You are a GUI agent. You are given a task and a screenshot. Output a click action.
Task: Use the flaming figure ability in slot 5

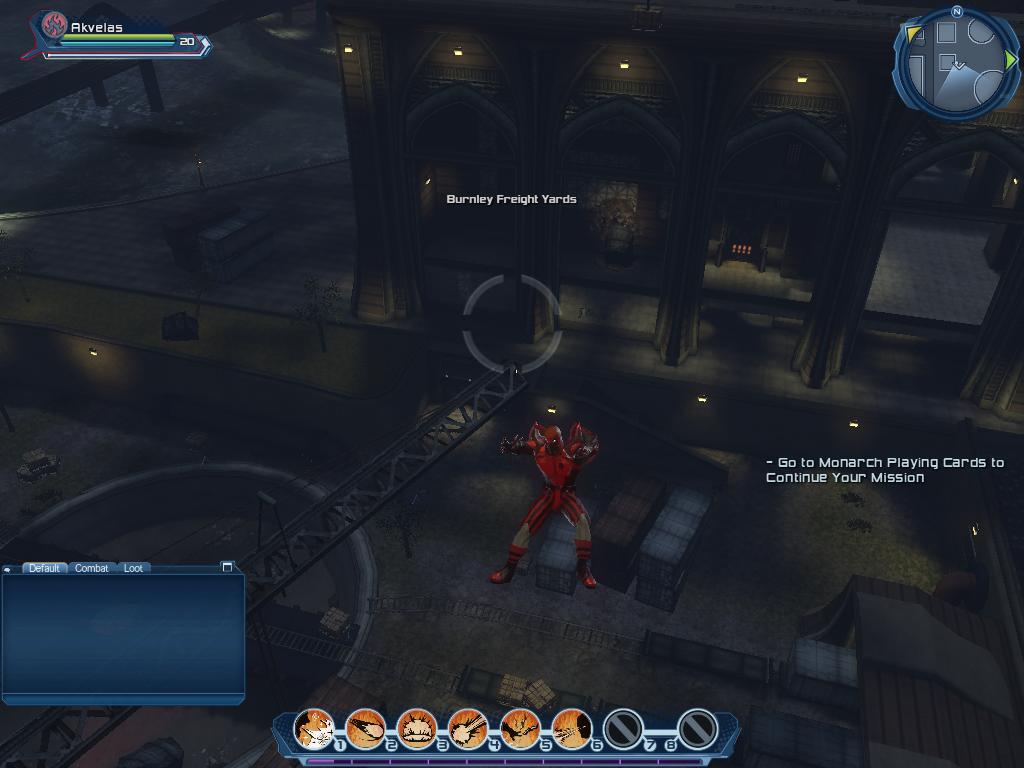519,729
